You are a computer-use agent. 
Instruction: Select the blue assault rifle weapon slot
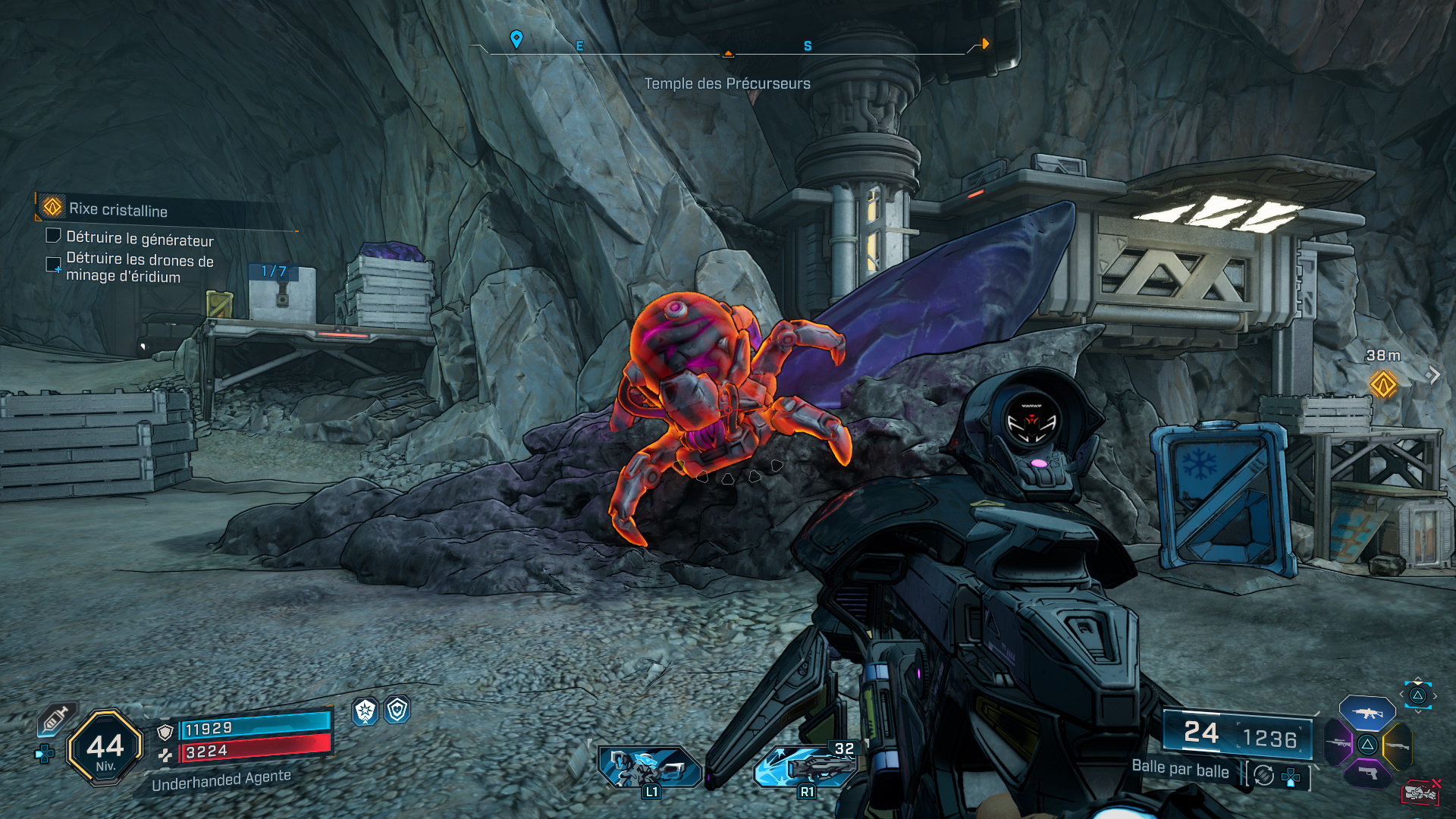pyautogui.click(x=1367, y=713)
